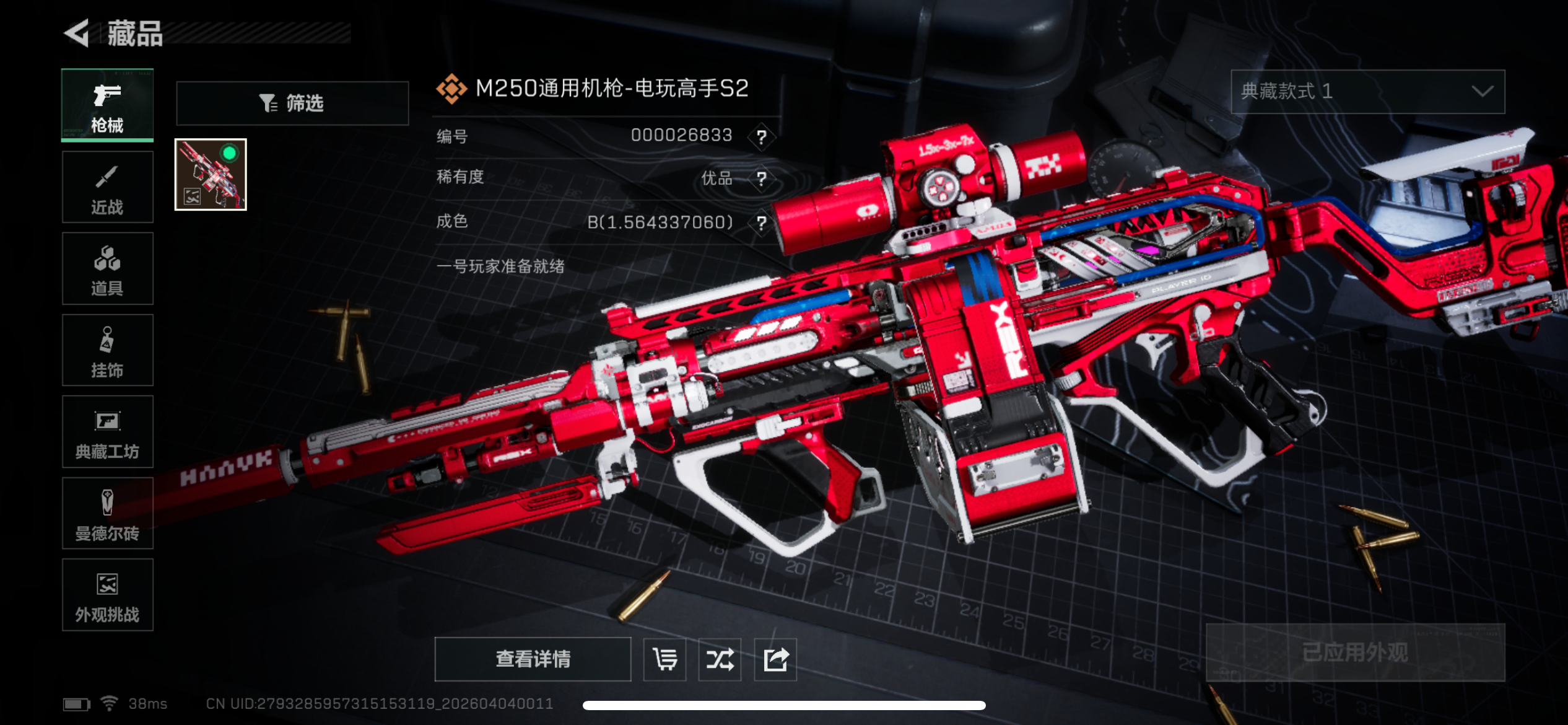The image size is (1568, 725).
Task: Show help for 稀有度 rarity
Action: (x=761, y=179)
